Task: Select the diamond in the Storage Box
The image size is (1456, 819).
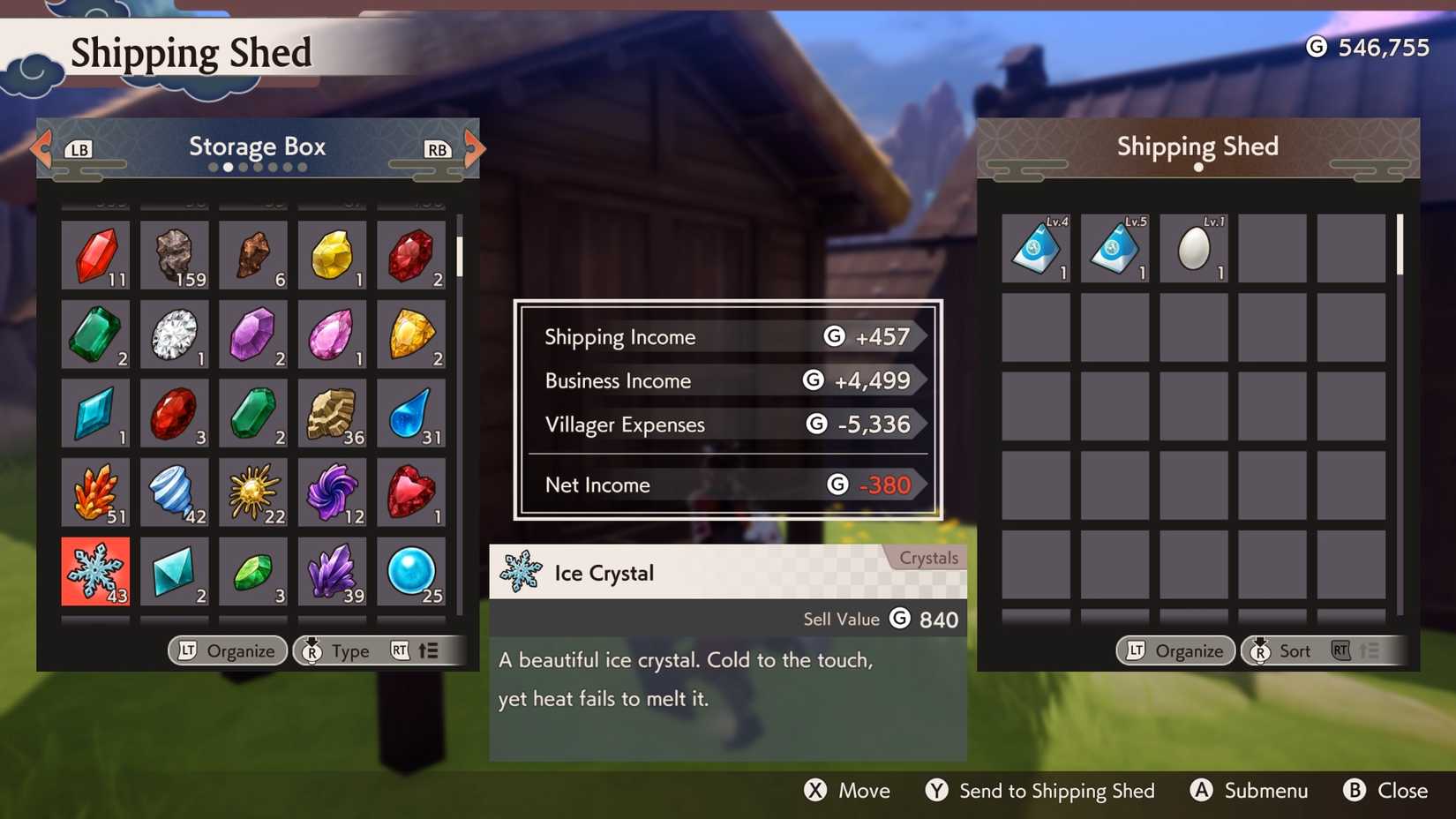Action: pos(175,335)
